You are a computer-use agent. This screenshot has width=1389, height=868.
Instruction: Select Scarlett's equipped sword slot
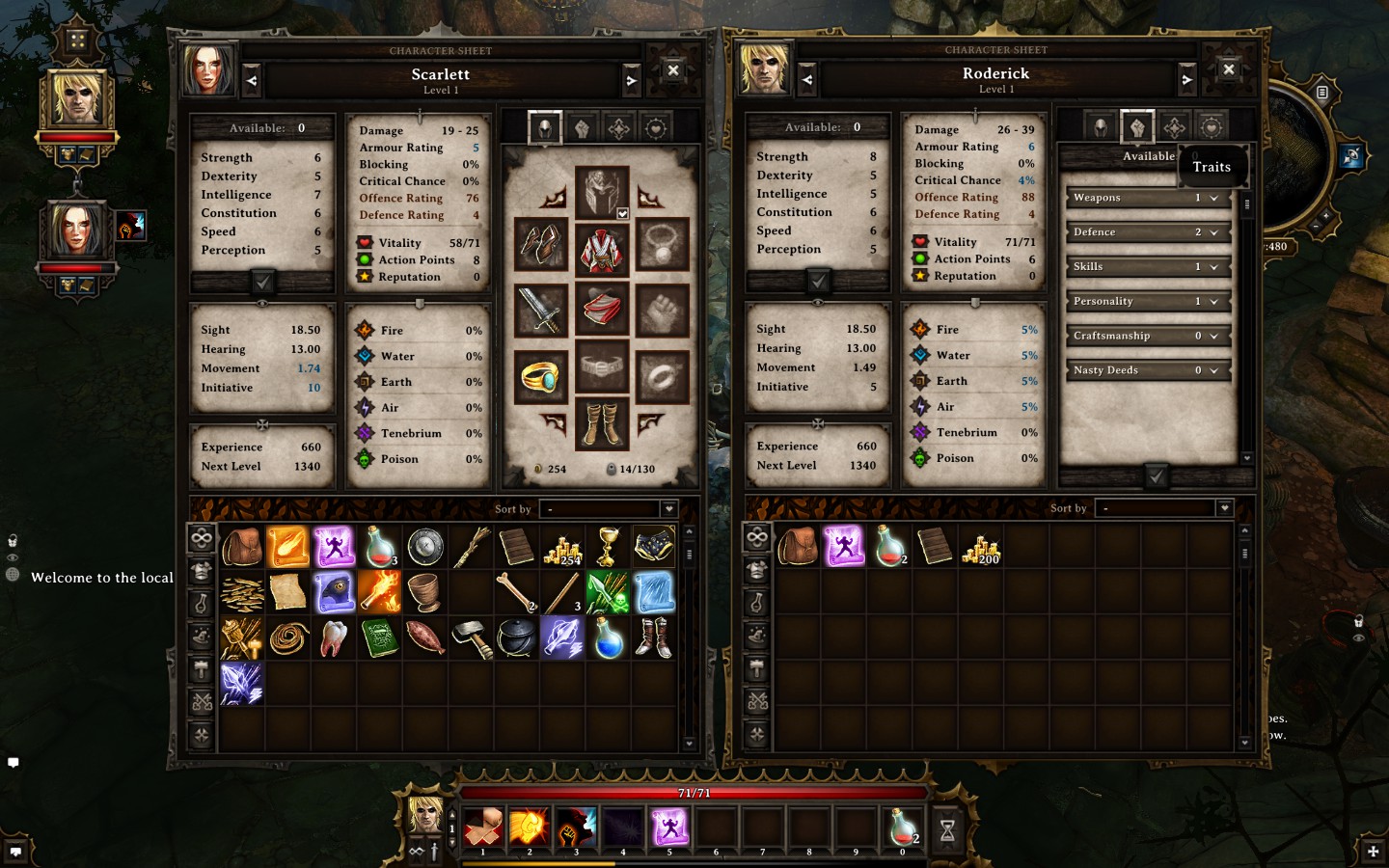541,309
